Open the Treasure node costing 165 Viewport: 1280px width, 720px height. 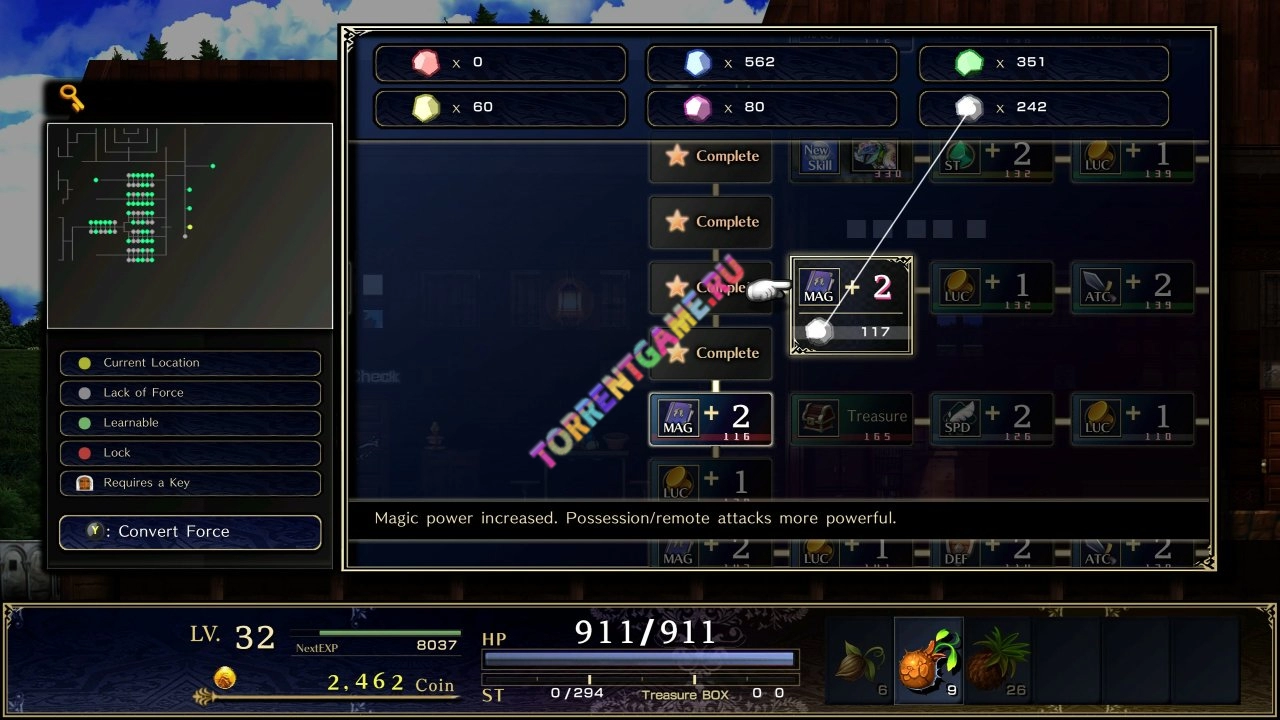(851, 418)
